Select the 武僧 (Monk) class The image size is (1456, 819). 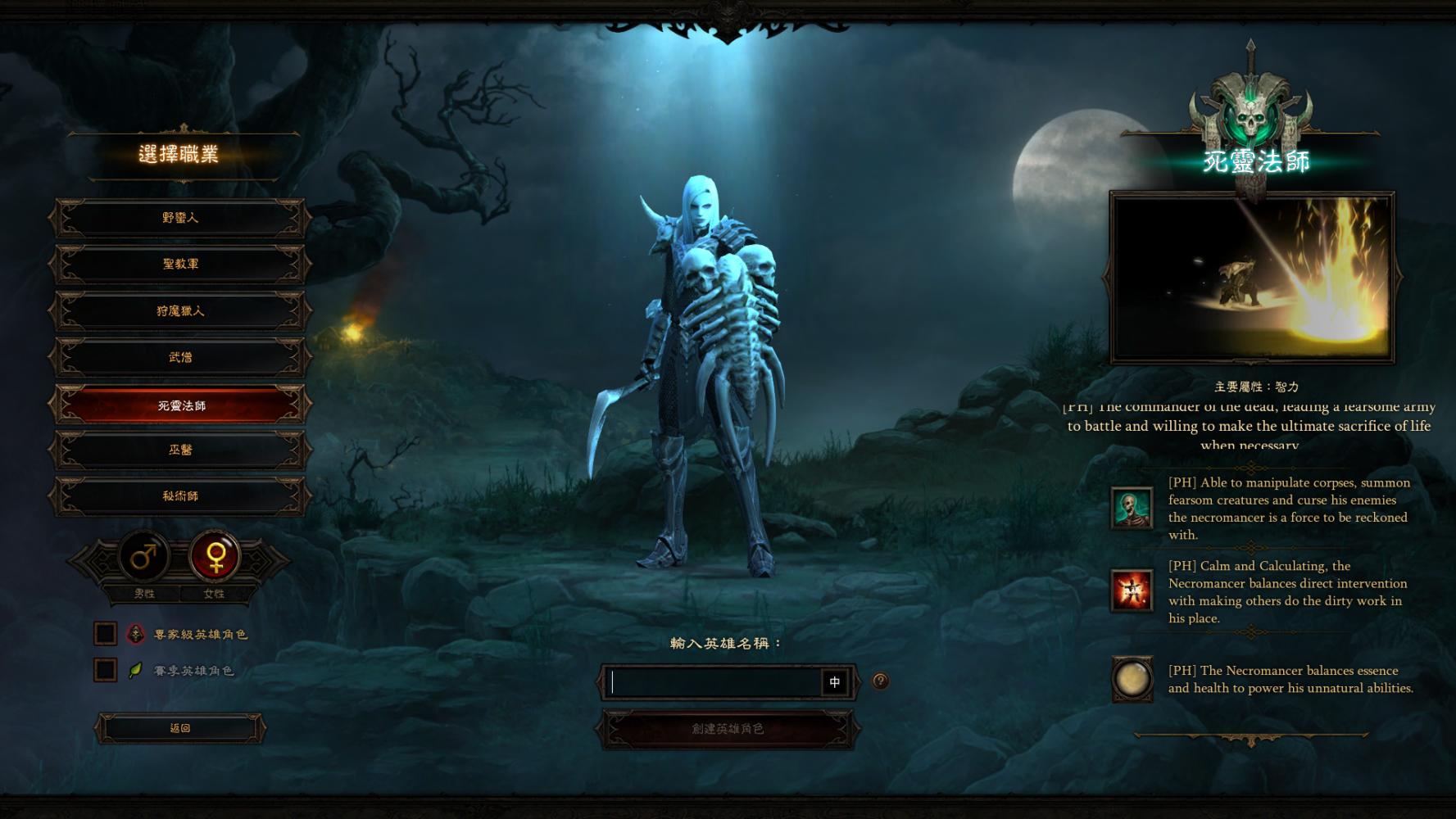[x=180, y=357]
